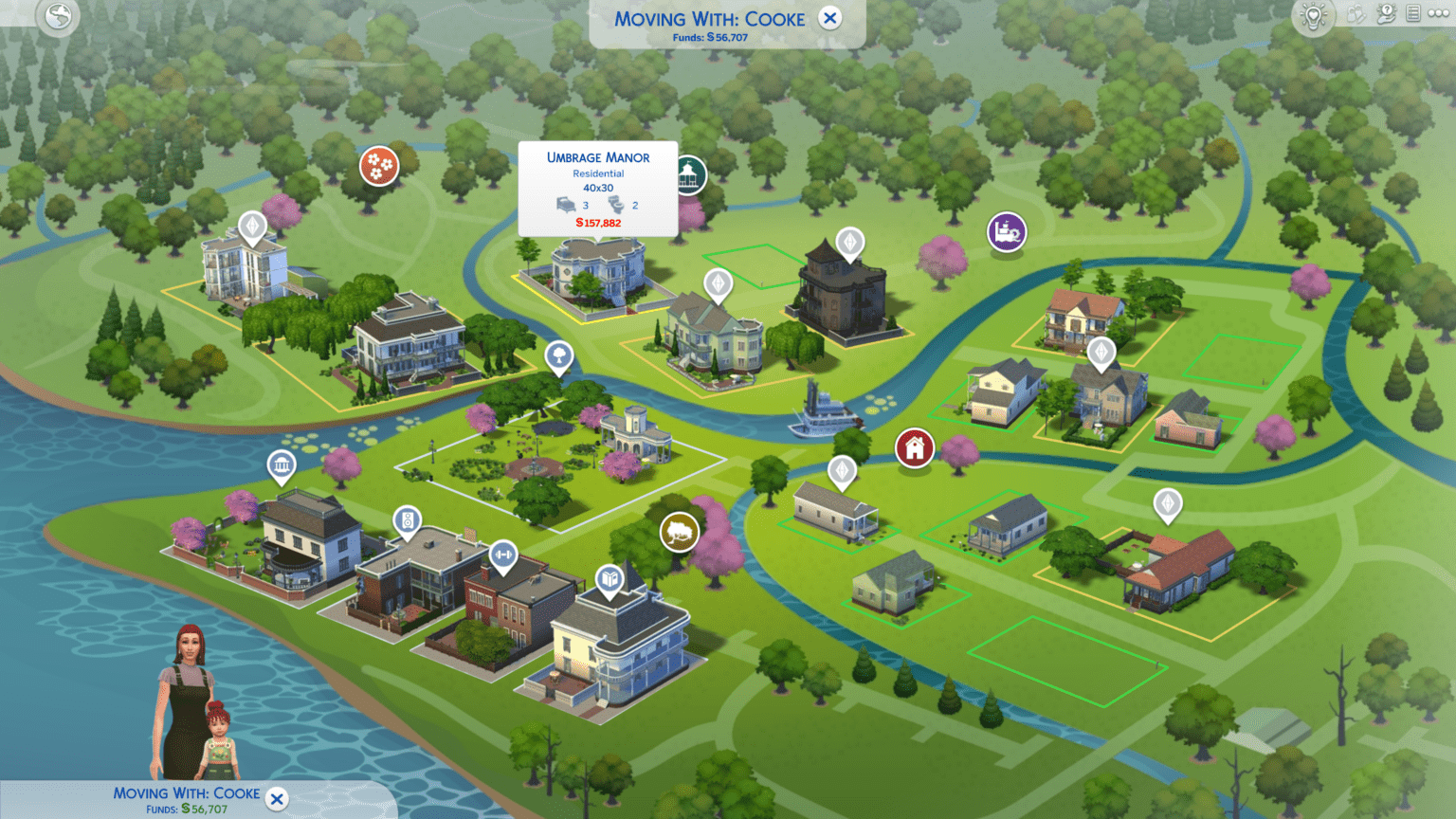Open the museum column-pin icon
The height and width of the screenshot is (819, 1456).
click(282, 464)
